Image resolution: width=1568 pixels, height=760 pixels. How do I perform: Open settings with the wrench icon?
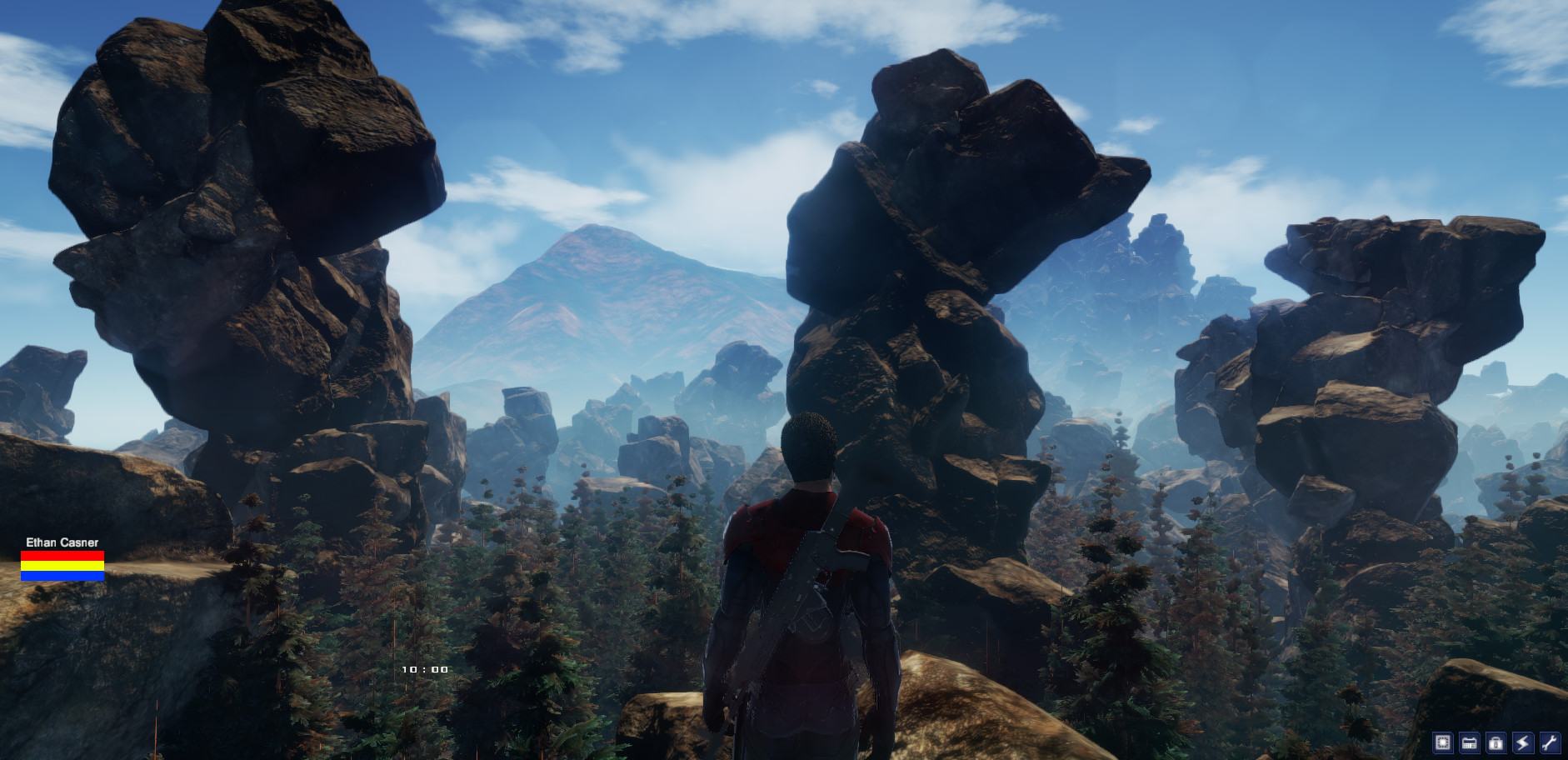(x=1550, y=742)
